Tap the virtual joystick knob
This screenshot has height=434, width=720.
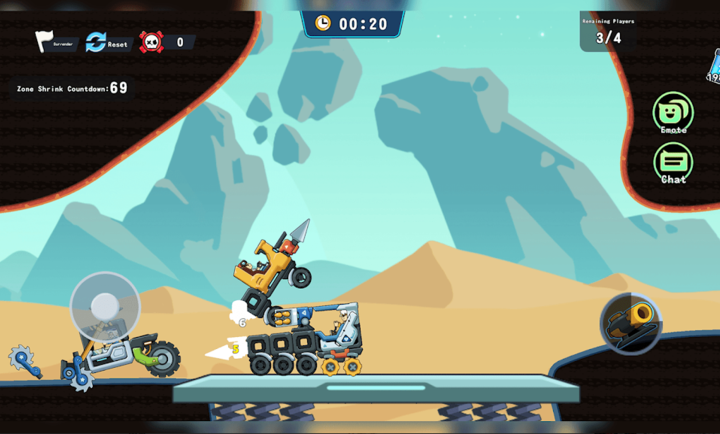point(105,306)
